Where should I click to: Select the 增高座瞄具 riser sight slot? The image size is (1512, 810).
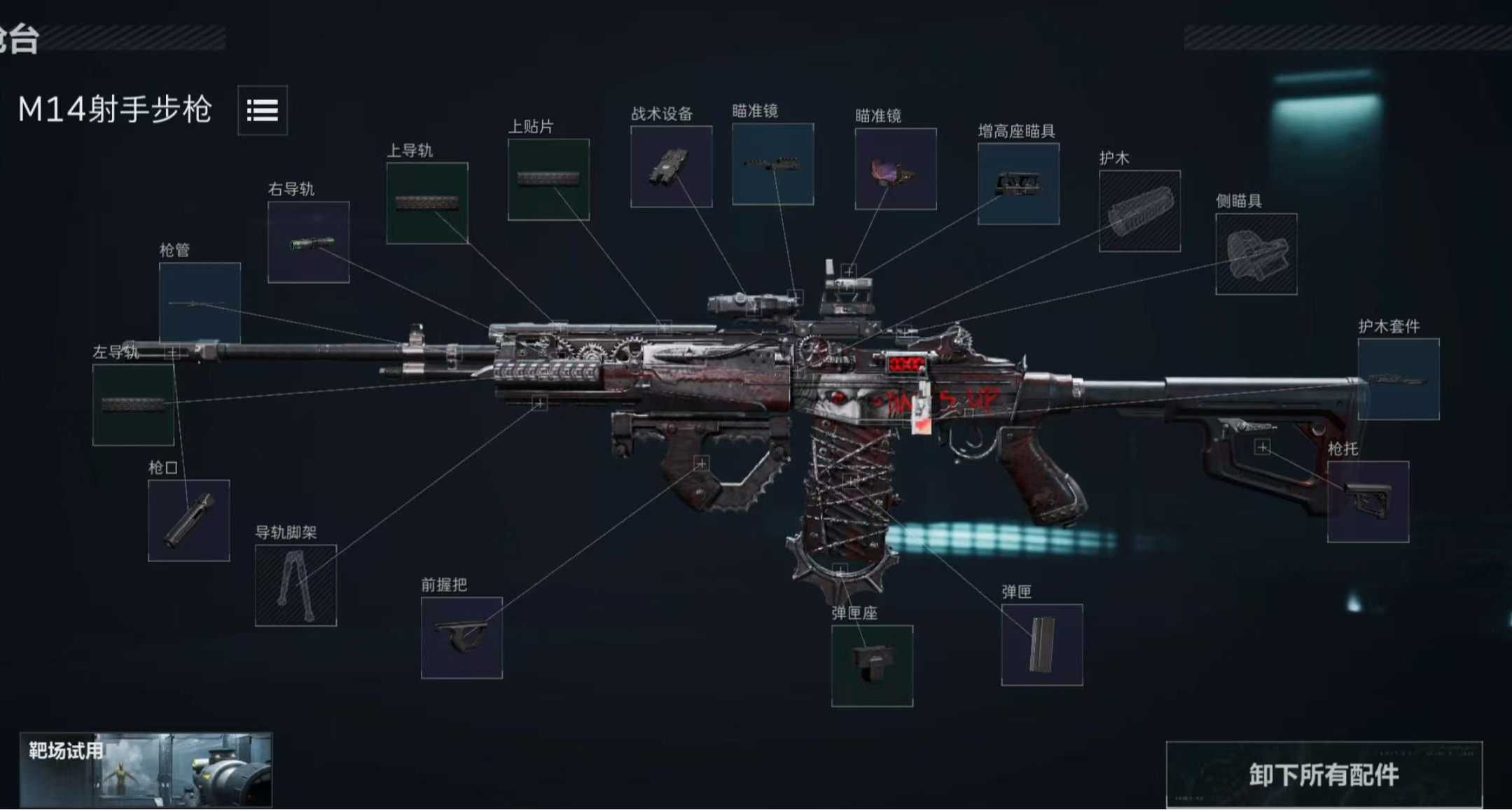1018,184
